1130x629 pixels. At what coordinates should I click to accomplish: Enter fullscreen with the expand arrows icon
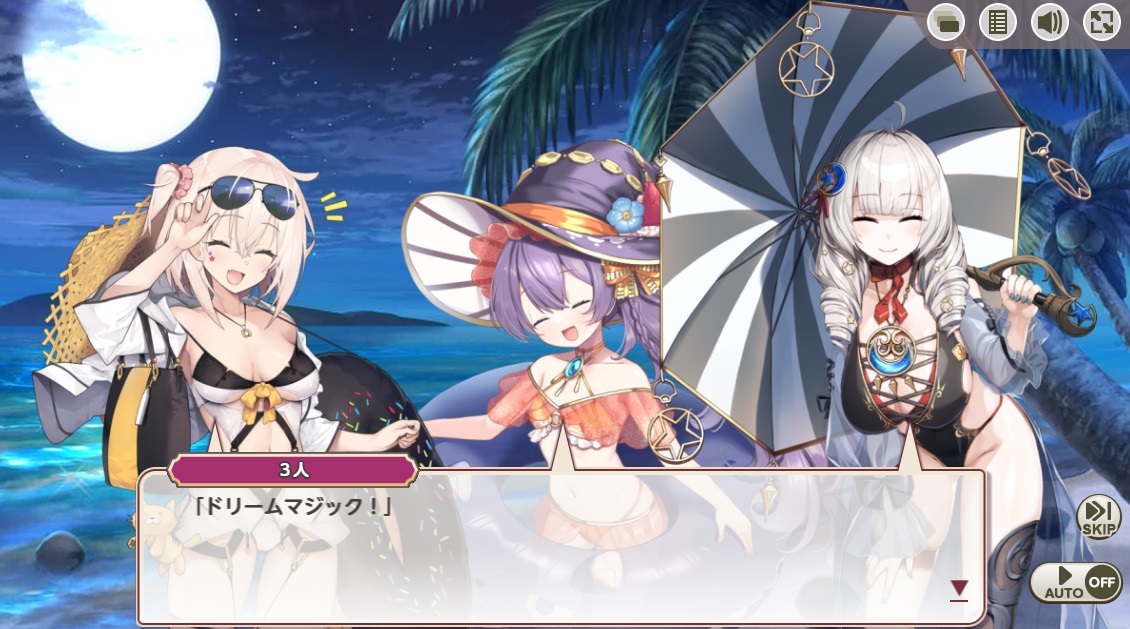1101,22
